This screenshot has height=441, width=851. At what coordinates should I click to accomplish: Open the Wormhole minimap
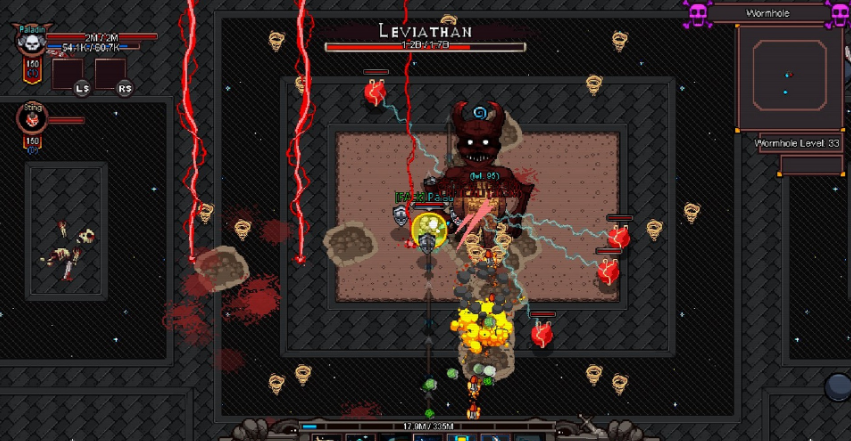click(788, 78)
